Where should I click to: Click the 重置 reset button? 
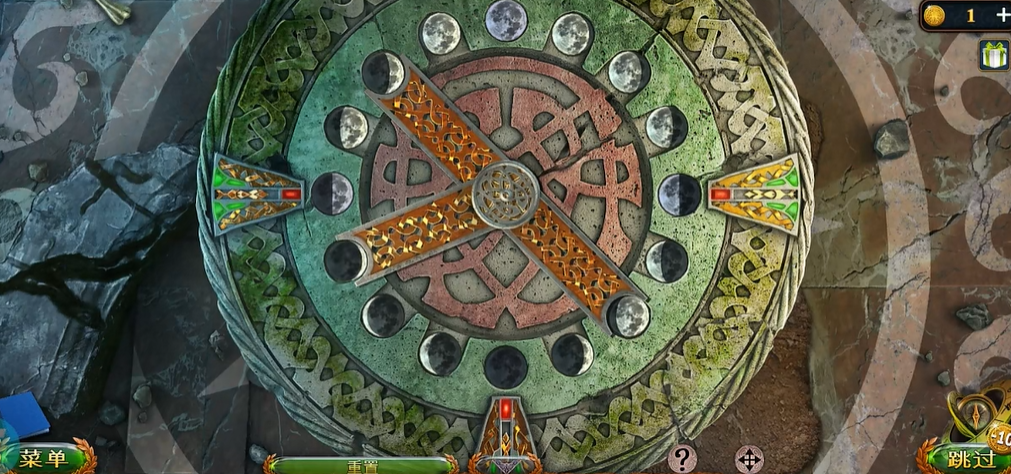pyautogui.click(x=361, y=465)
